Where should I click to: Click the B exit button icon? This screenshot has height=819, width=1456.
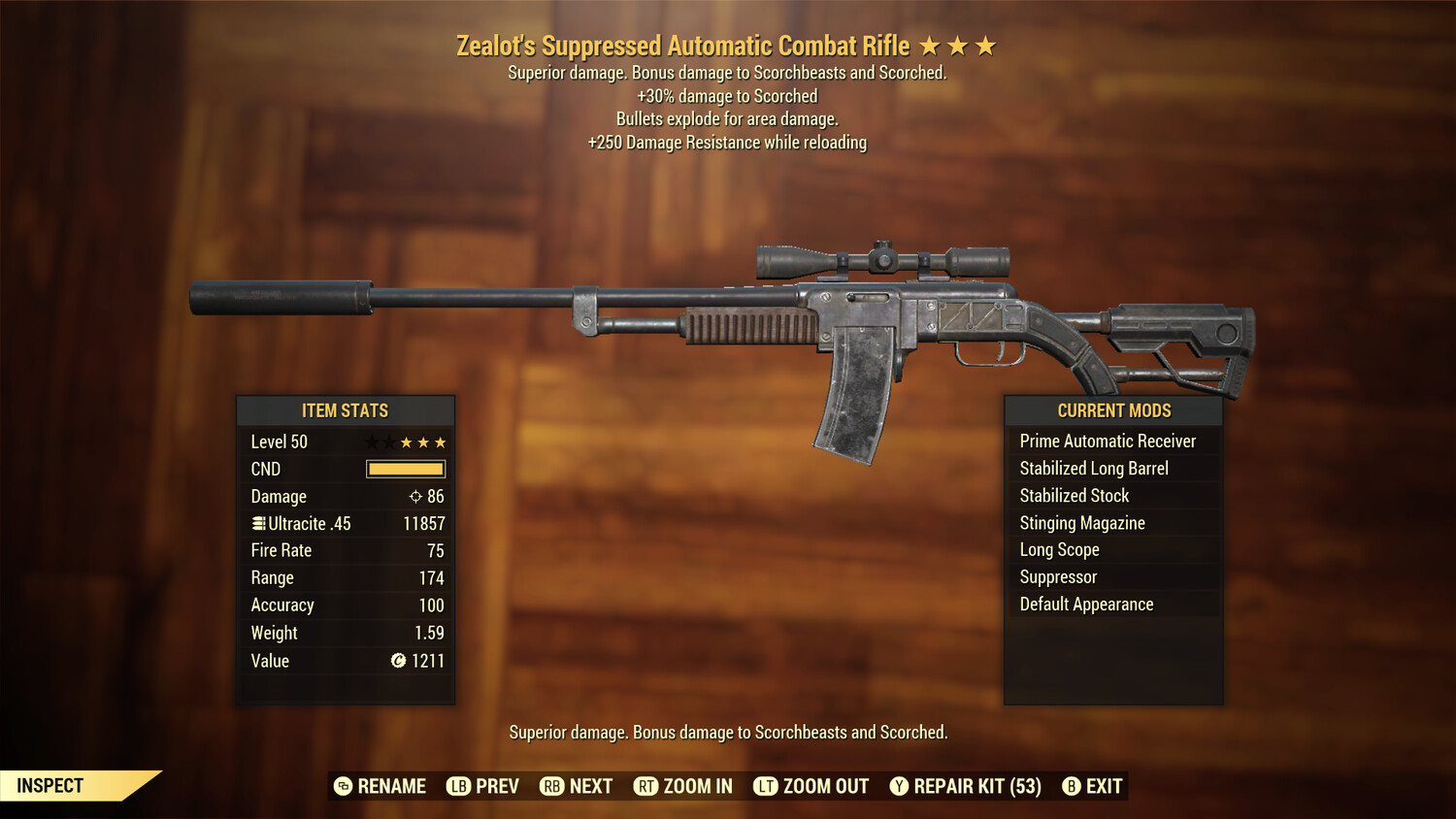pos(1072,786)
